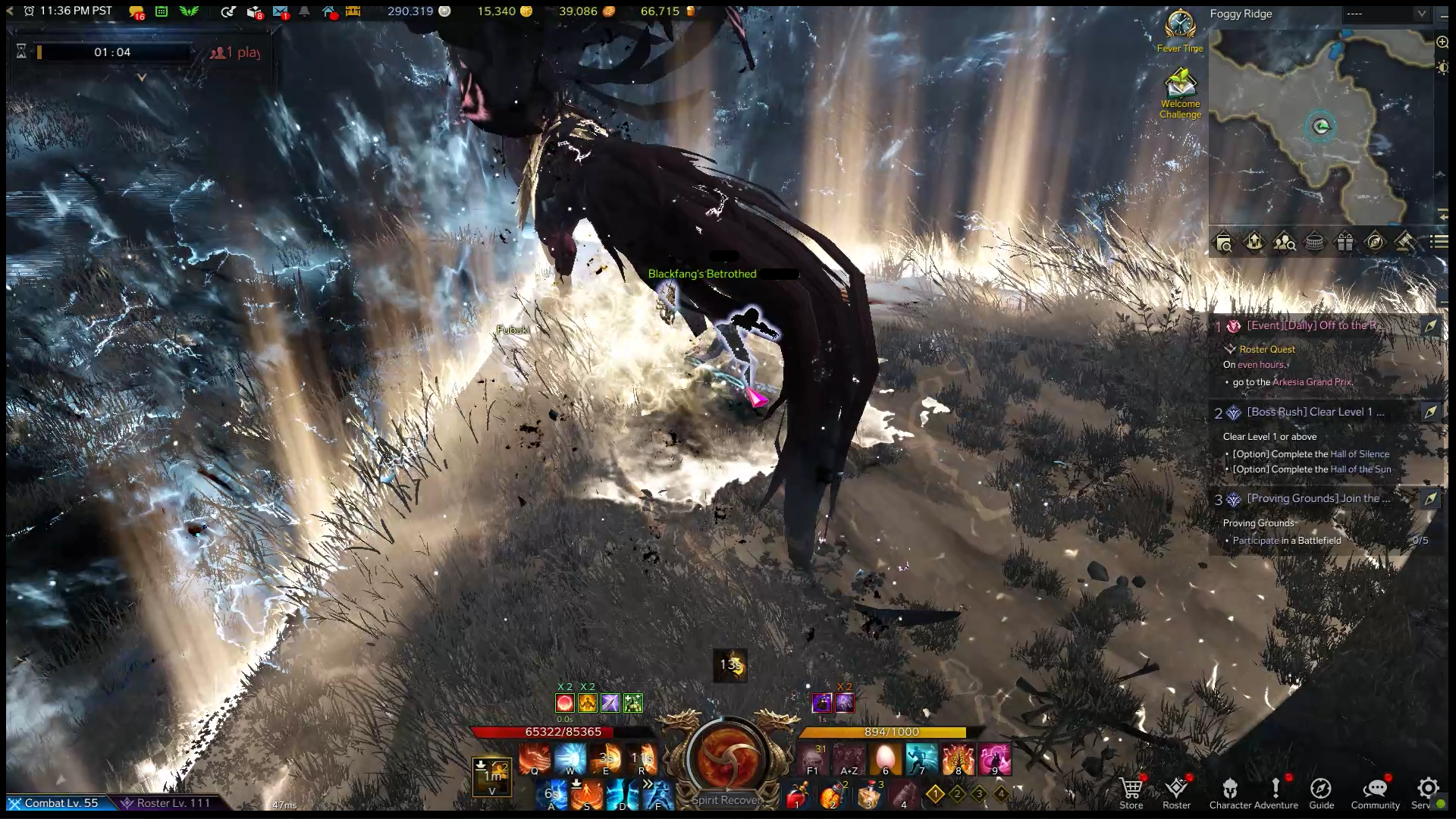Open the Store menu
The image size is (1456, 819).
1131,791
